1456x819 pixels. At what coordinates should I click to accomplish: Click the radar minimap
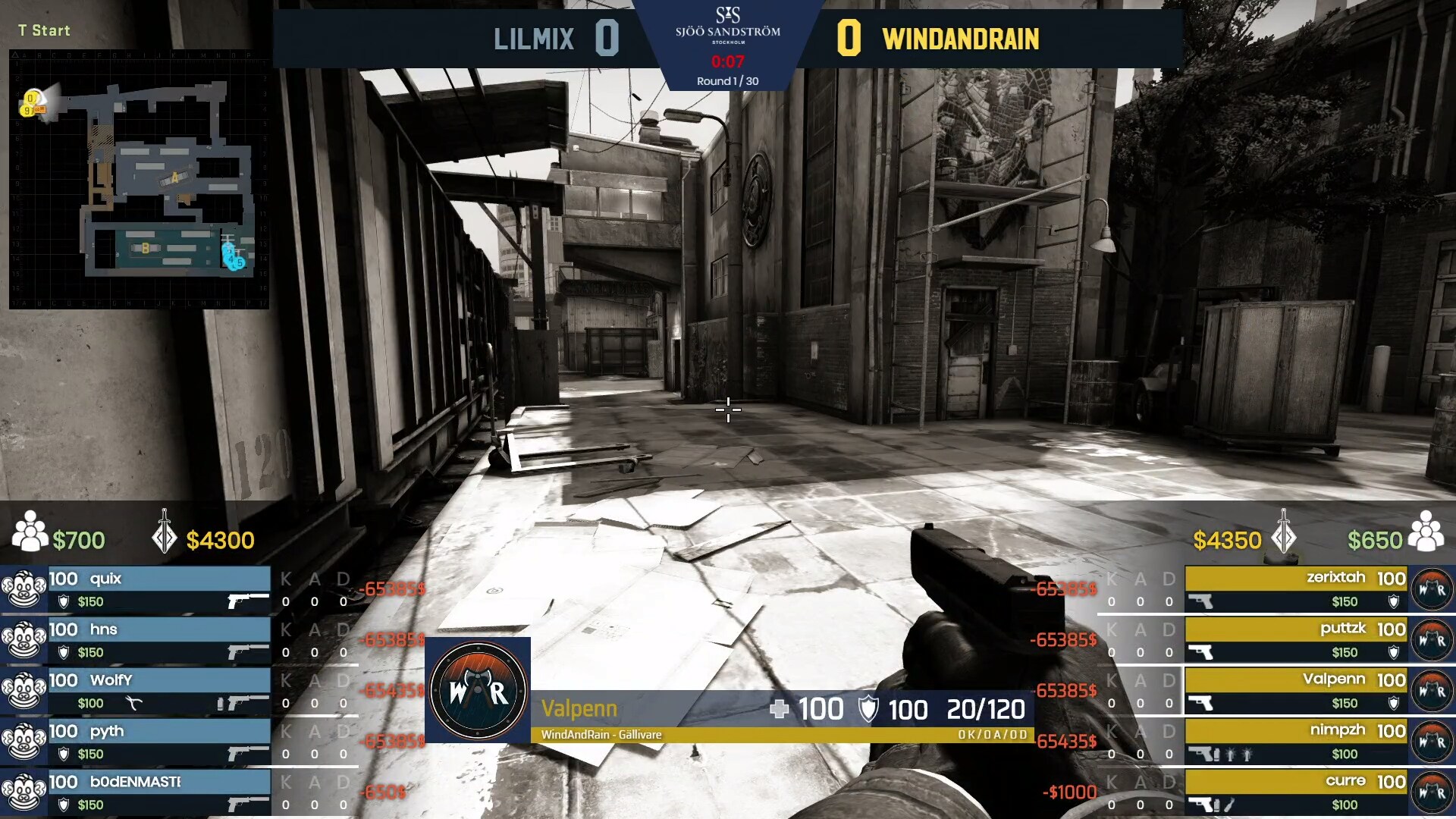pyautogui.click(x=139, y=179)
